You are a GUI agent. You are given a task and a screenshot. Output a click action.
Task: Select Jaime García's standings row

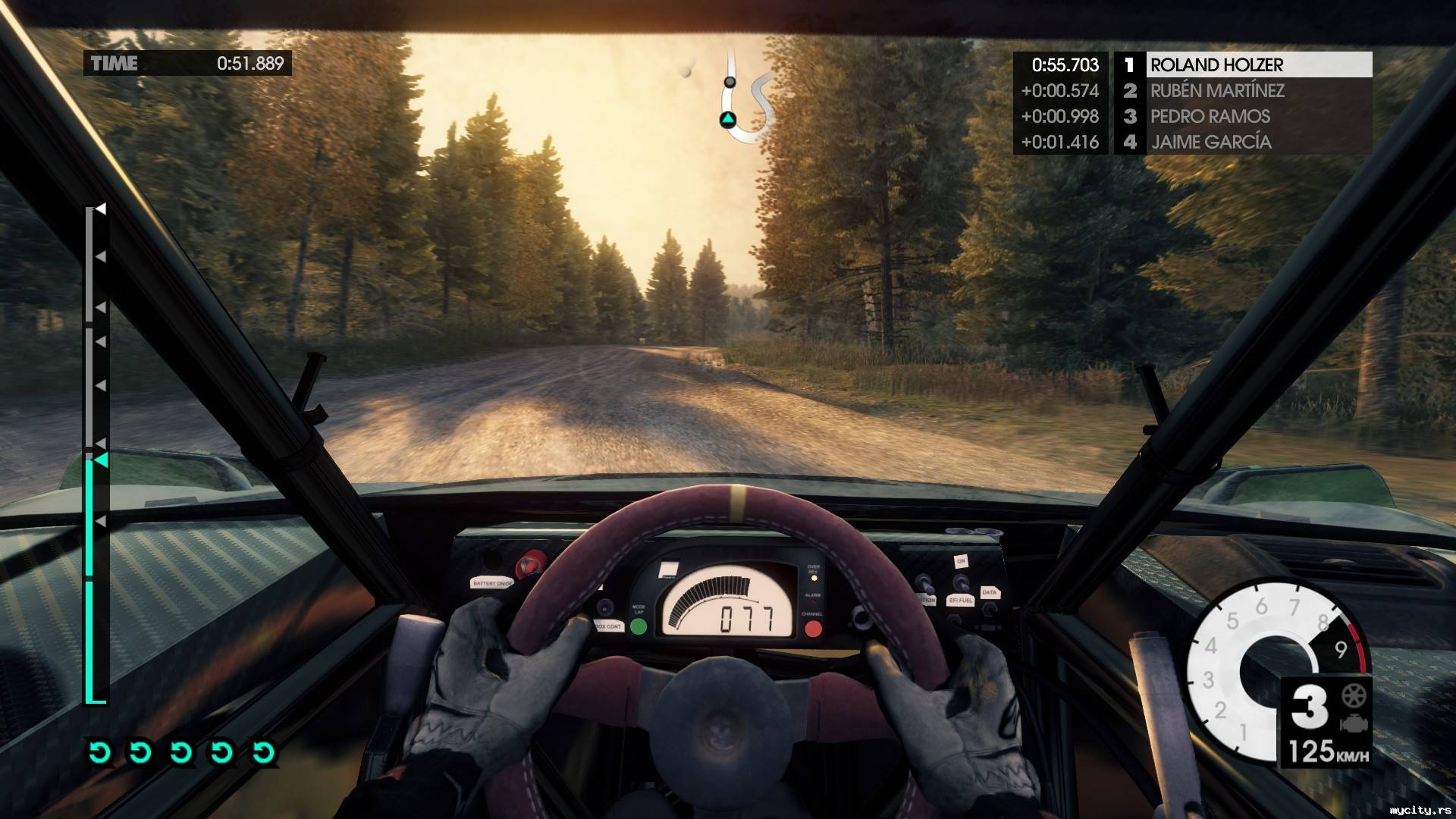[x=1244, y=143]
